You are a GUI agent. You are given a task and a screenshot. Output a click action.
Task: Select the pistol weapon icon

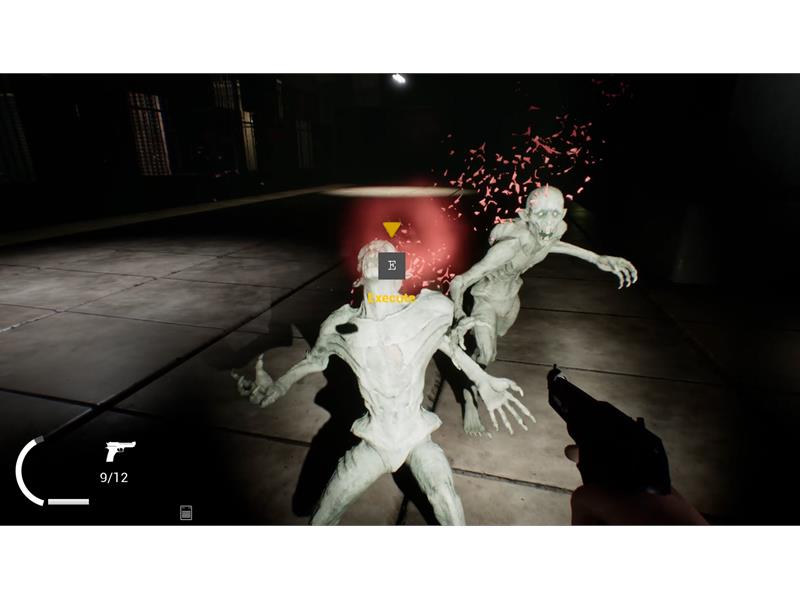tap(119, 451)
